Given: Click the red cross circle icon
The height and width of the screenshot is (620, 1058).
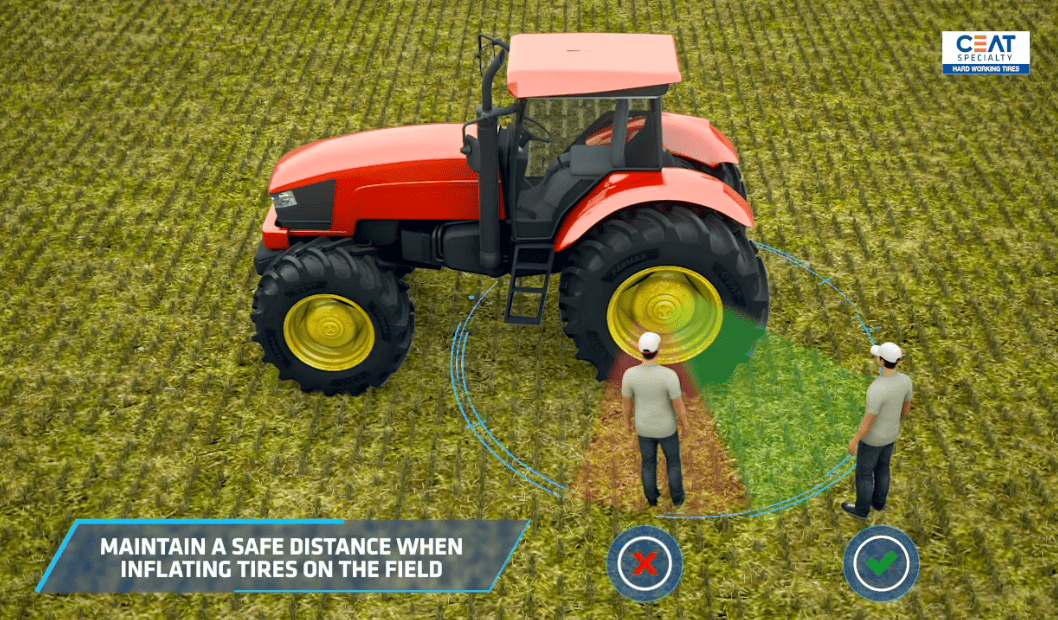Looking at the screenshot, I should coord(645,563).
